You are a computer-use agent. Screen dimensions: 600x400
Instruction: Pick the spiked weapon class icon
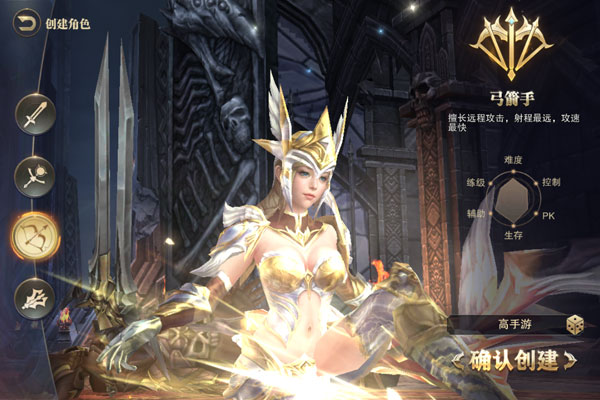(35, 298)
